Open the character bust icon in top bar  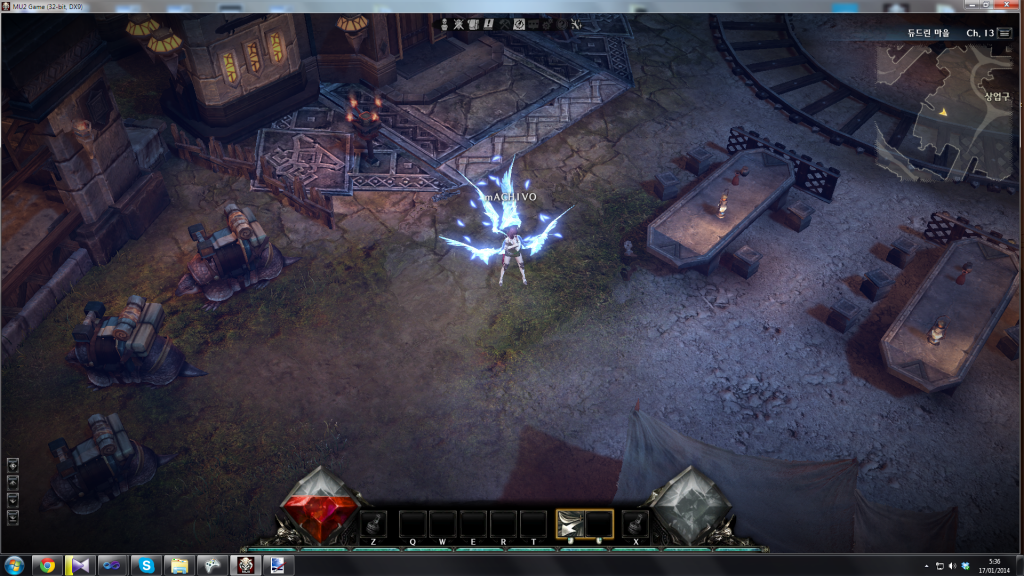tap(445, 23)
